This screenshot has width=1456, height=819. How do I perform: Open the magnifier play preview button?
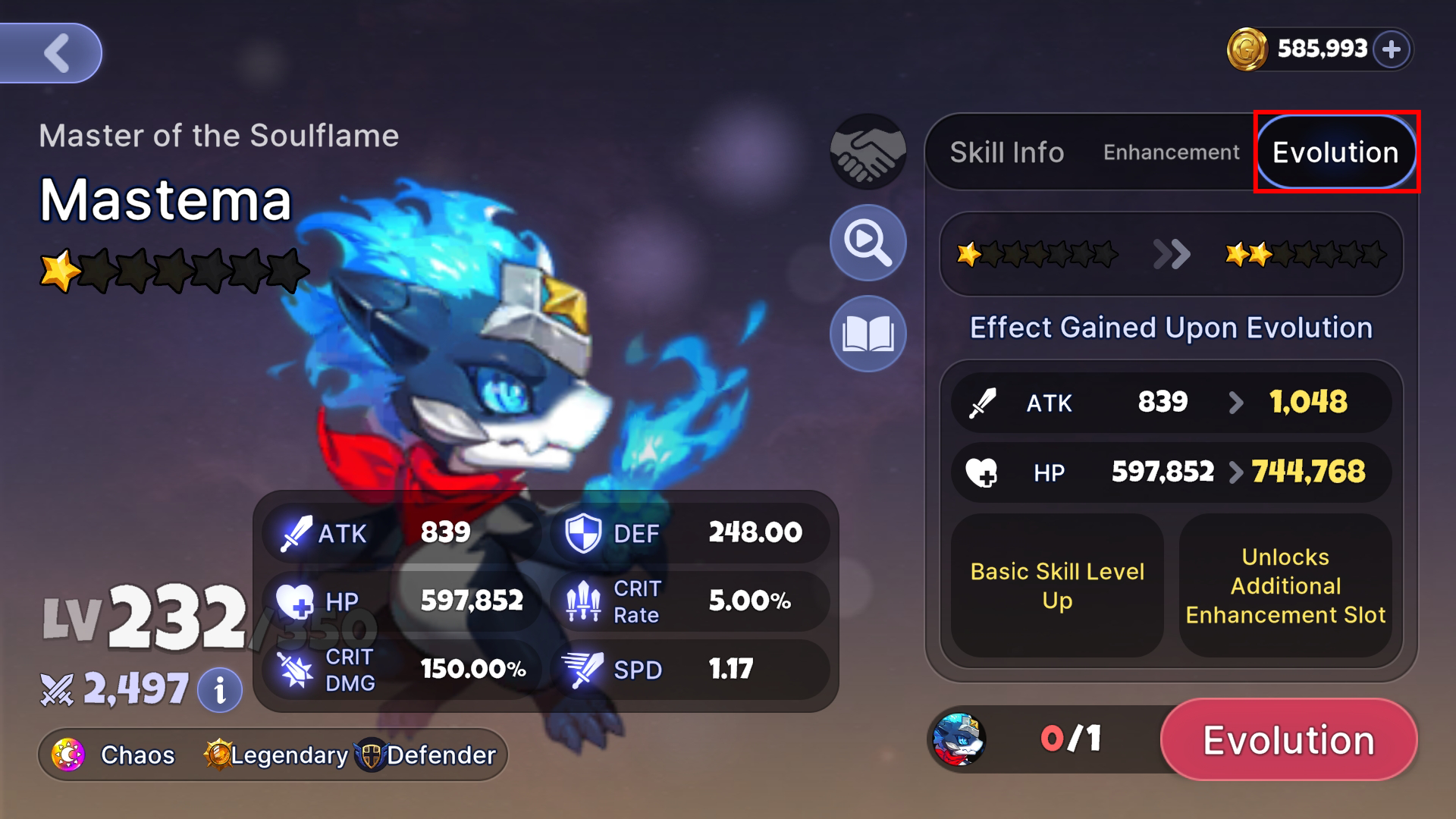(x=868, y=243)
